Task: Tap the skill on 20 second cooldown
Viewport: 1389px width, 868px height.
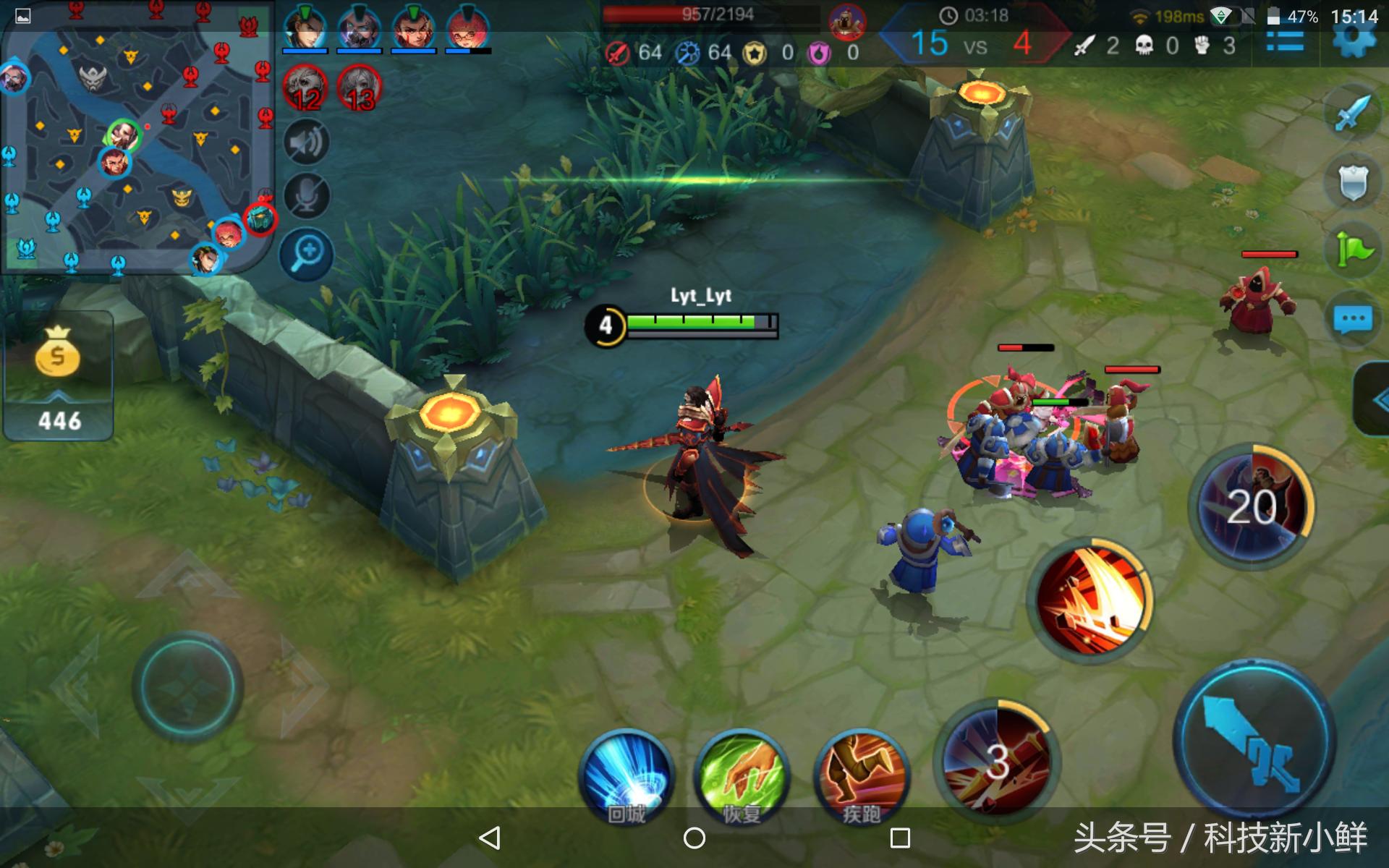Action: click(x=1252, y=506)
